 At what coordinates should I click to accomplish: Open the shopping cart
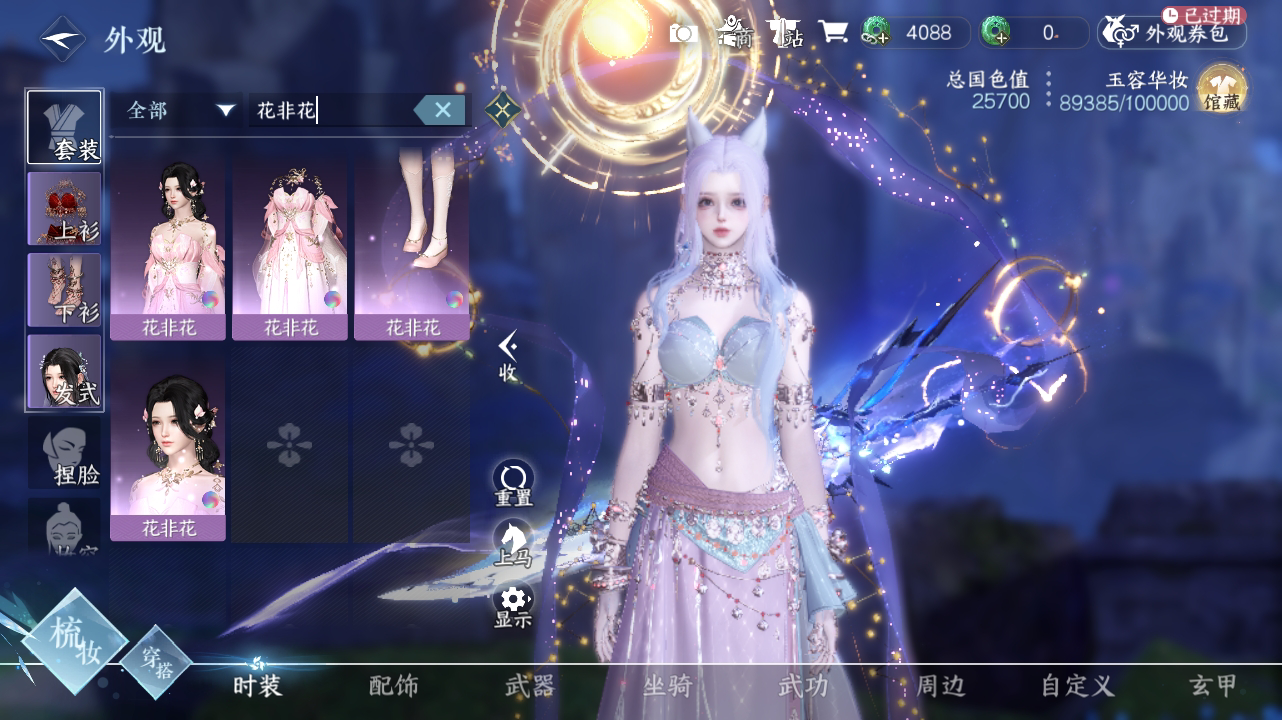833,33
